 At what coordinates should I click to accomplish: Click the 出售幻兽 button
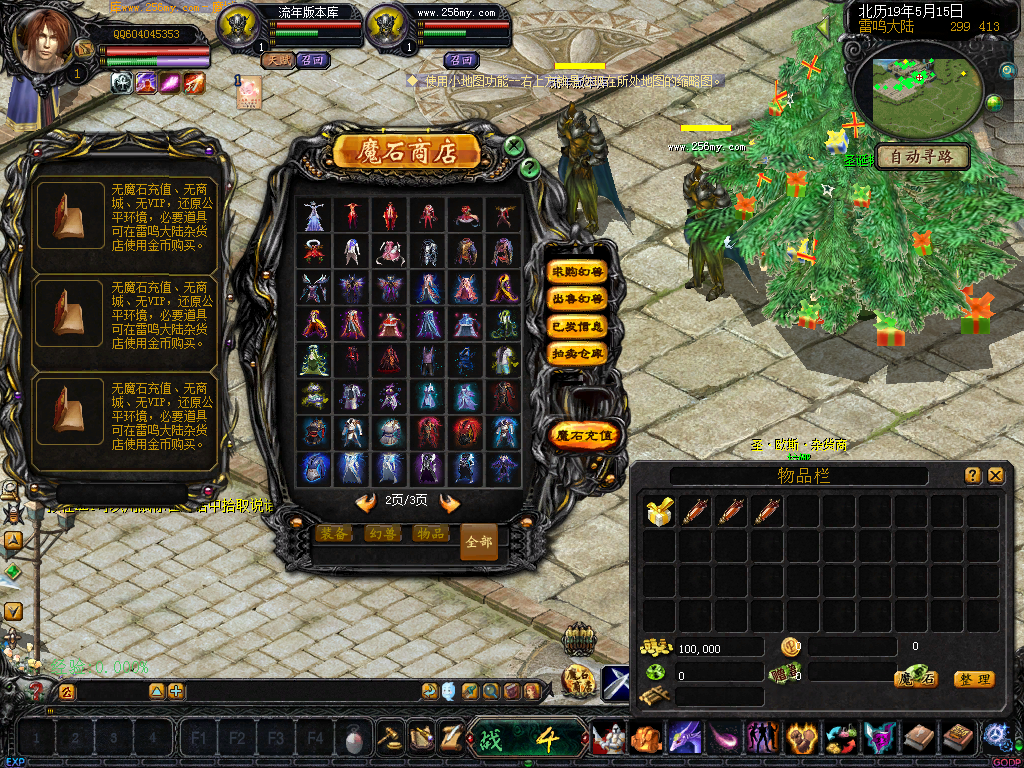[578, 299]
